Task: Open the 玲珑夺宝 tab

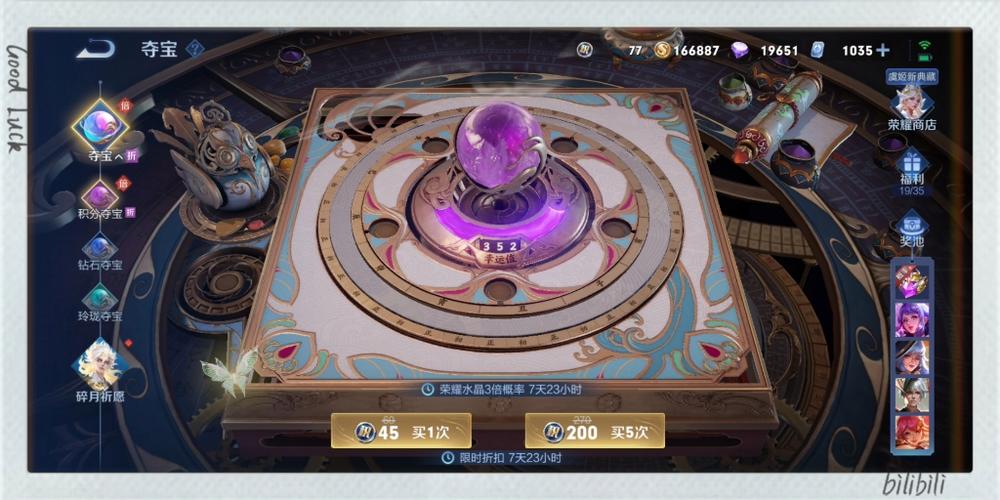Action: (x=100, y=302)
